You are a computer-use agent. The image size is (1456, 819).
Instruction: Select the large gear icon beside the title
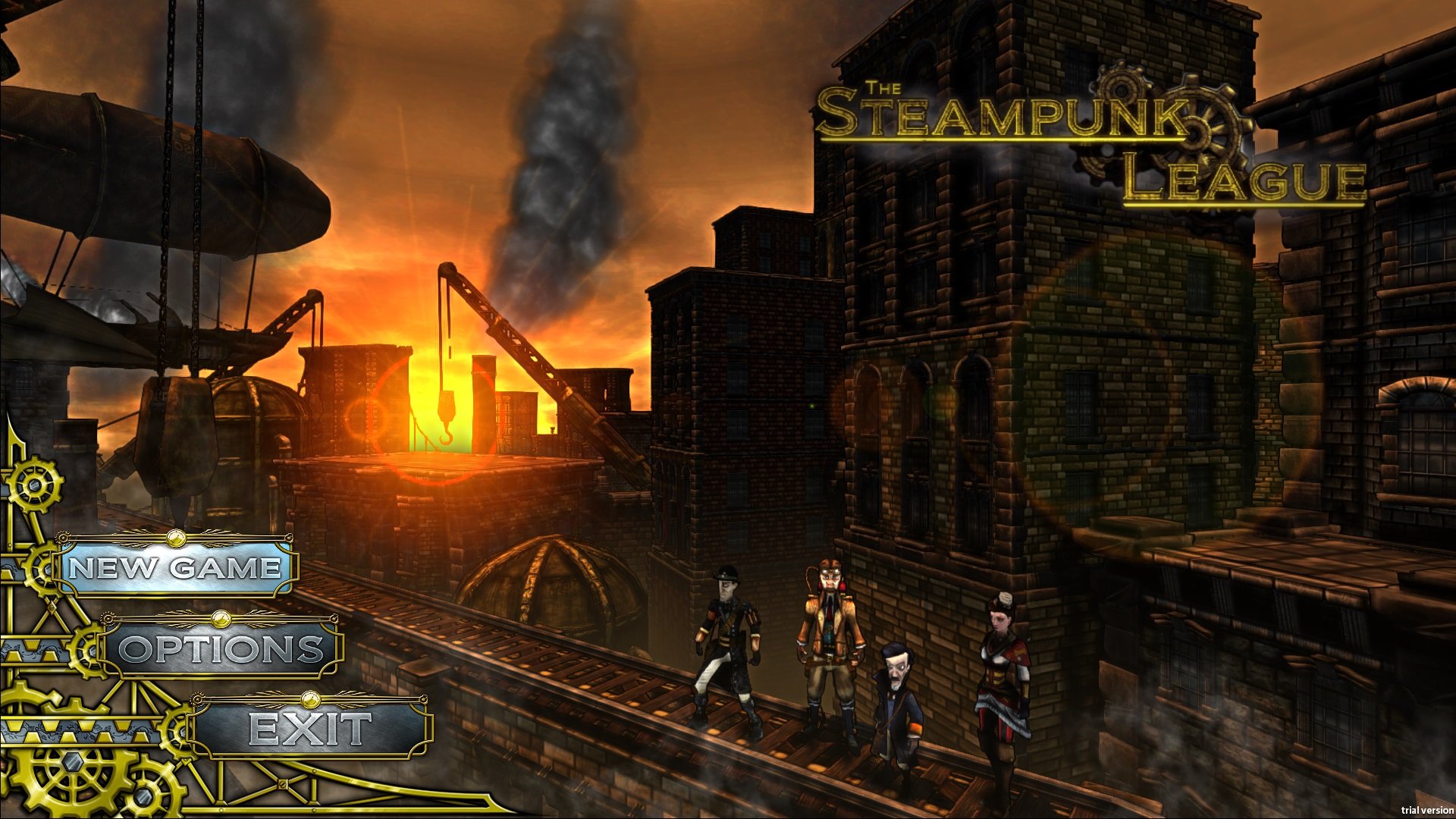(1194, 133)
